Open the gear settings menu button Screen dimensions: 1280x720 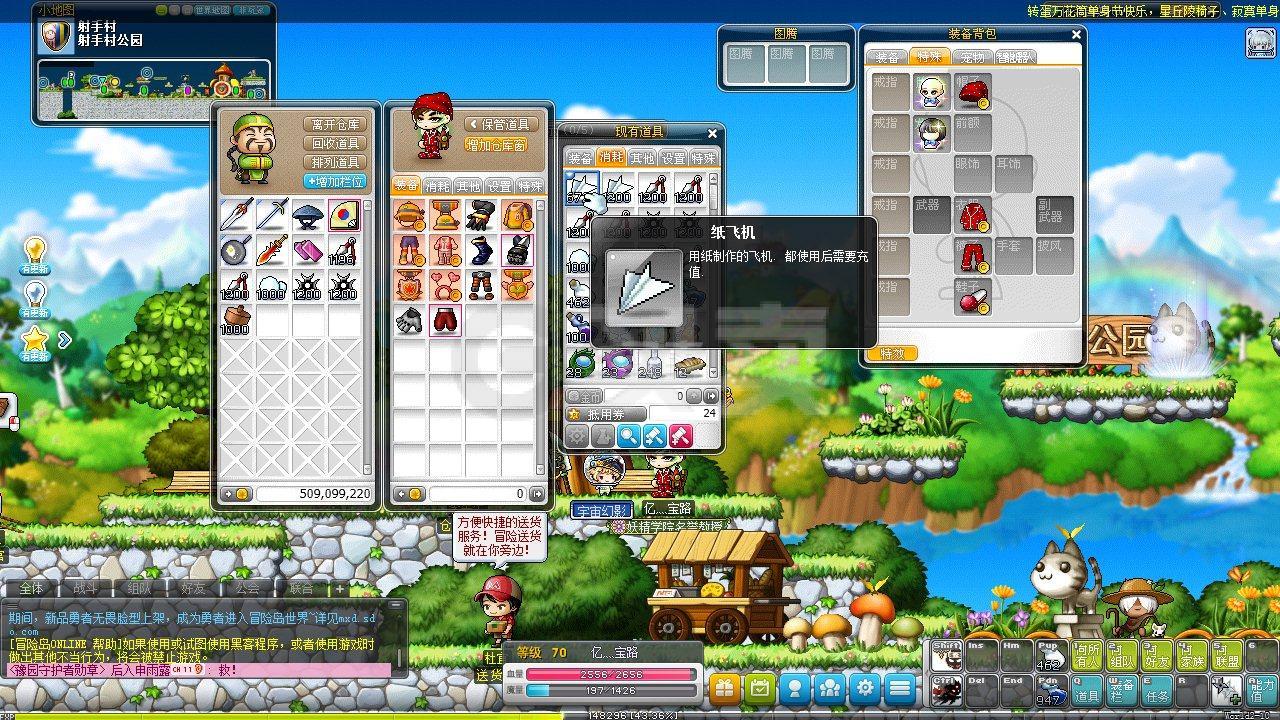(864, 688)
